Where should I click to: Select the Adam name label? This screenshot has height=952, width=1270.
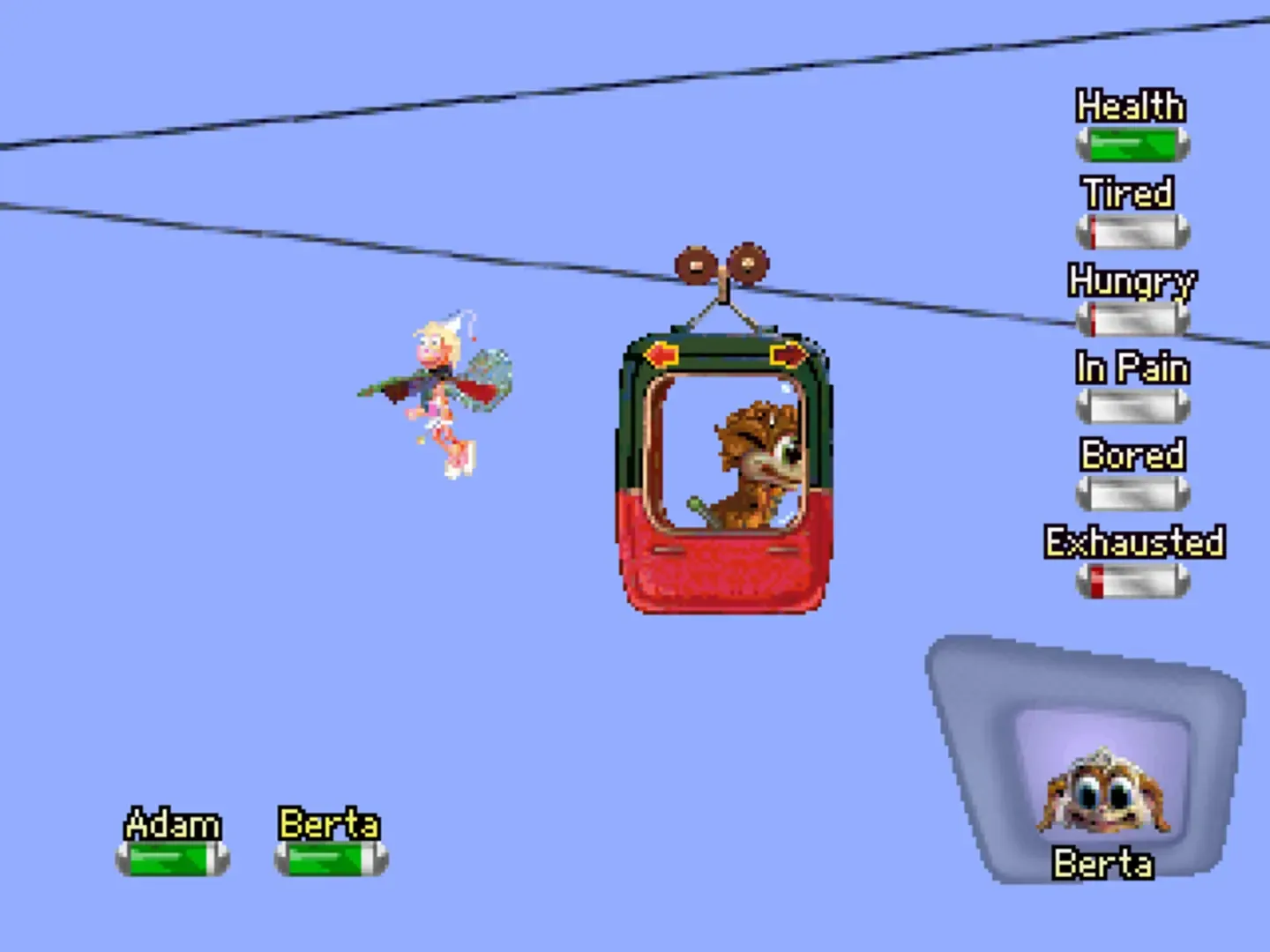click(x=173, y=825)
